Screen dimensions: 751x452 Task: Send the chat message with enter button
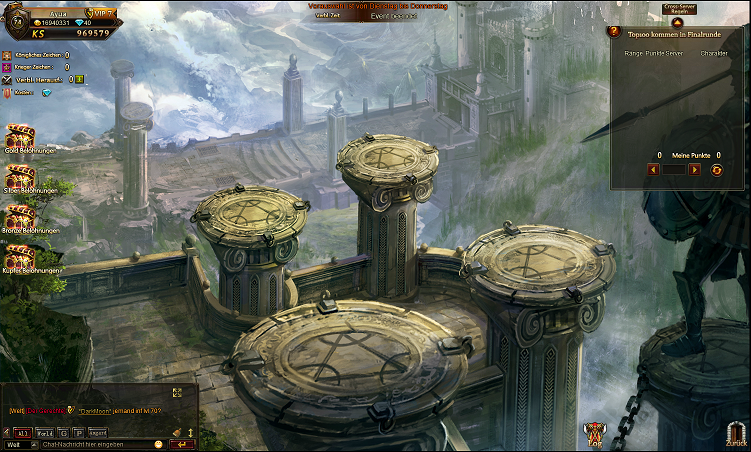pos(183,444)
